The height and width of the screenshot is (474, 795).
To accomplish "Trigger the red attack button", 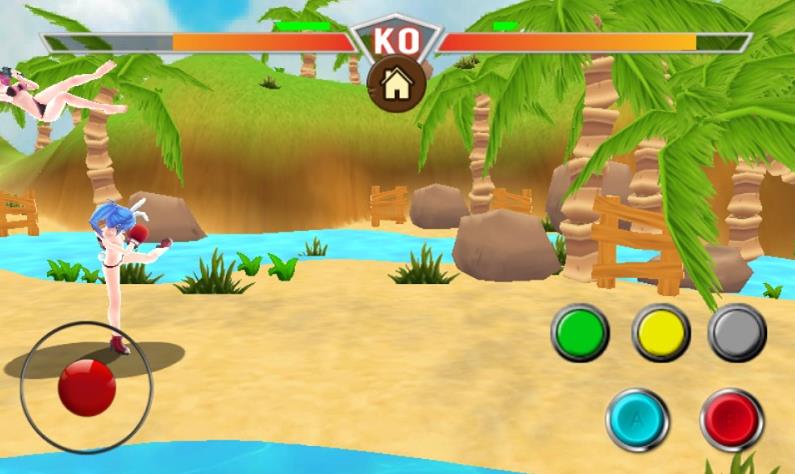I will click(731, 419).
